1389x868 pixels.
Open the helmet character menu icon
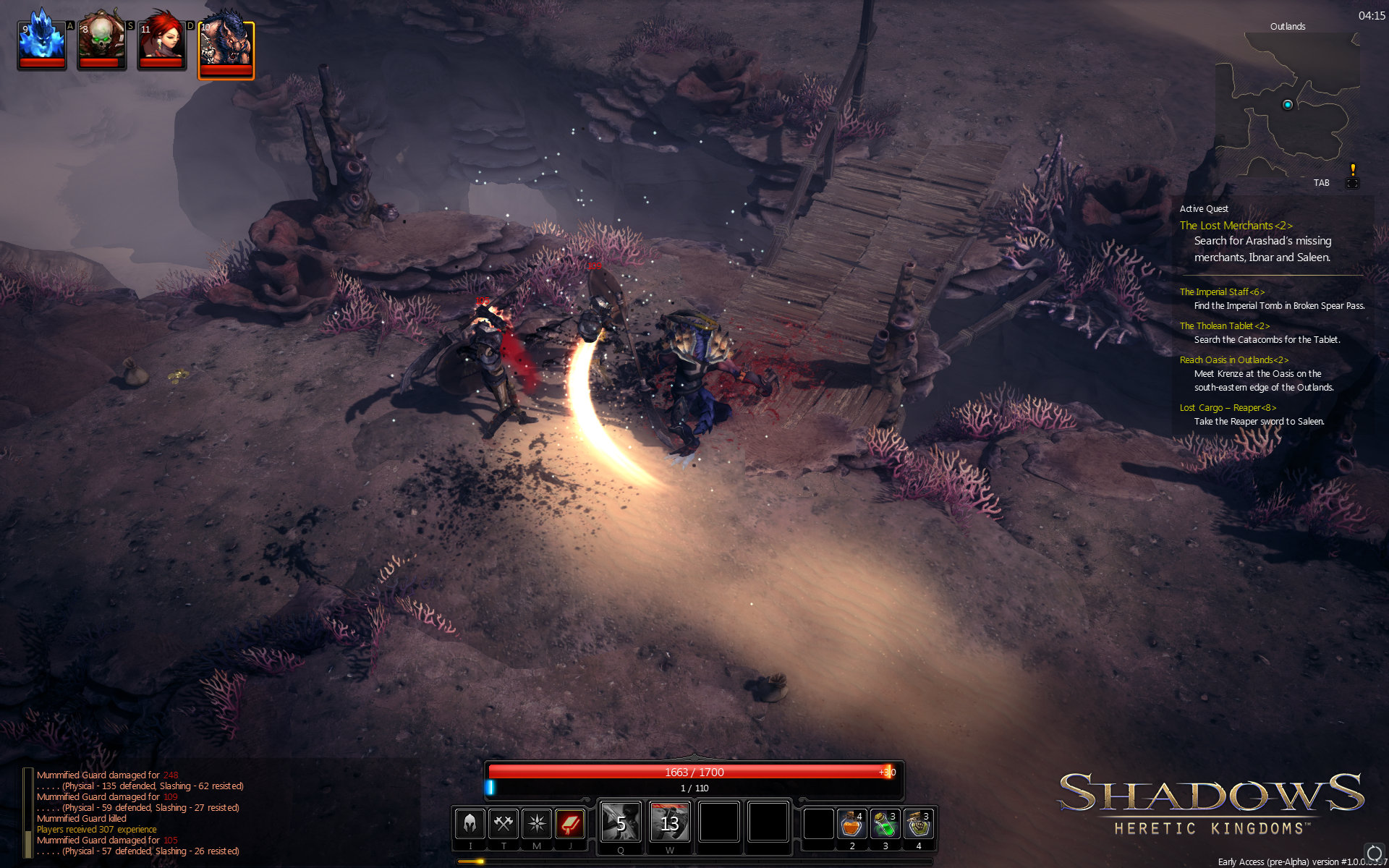tap(470, 823)
